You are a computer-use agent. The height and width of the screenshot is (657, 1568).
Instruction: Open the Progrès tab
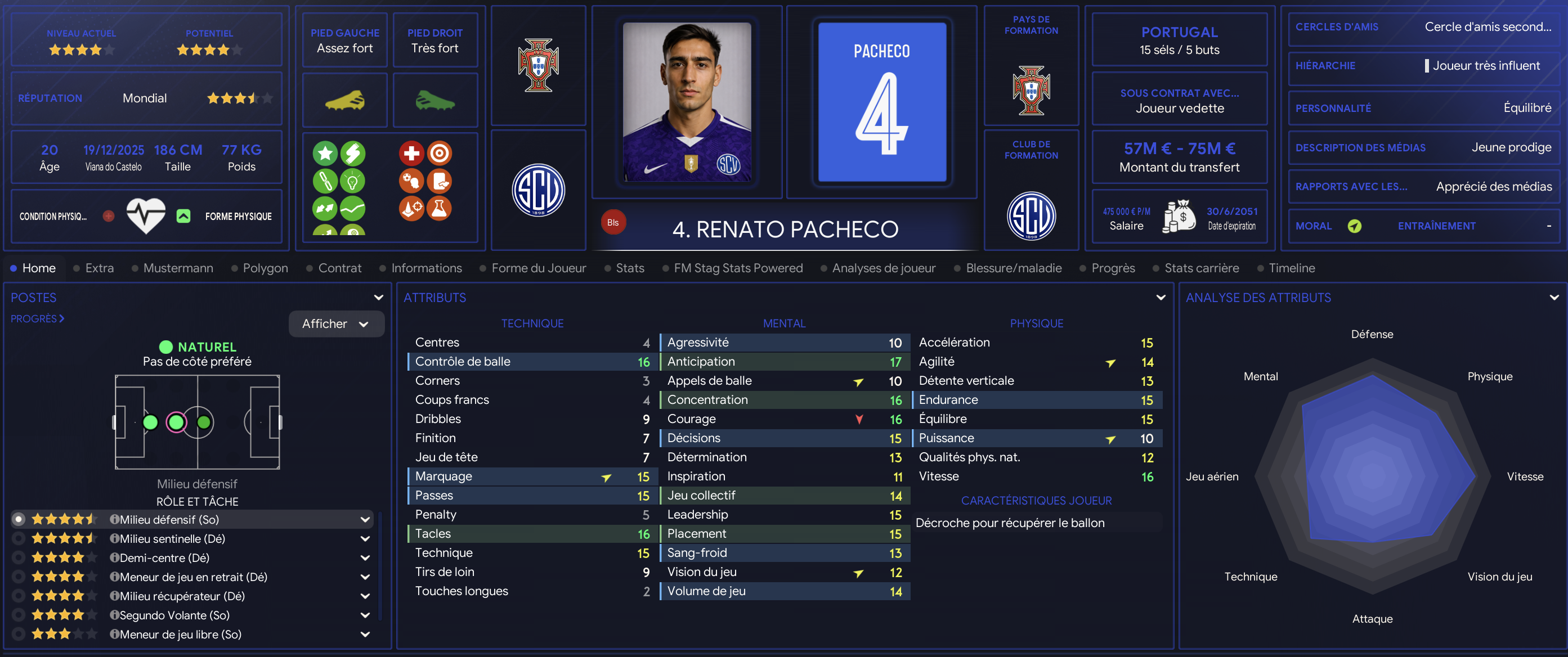[1113, 268]
